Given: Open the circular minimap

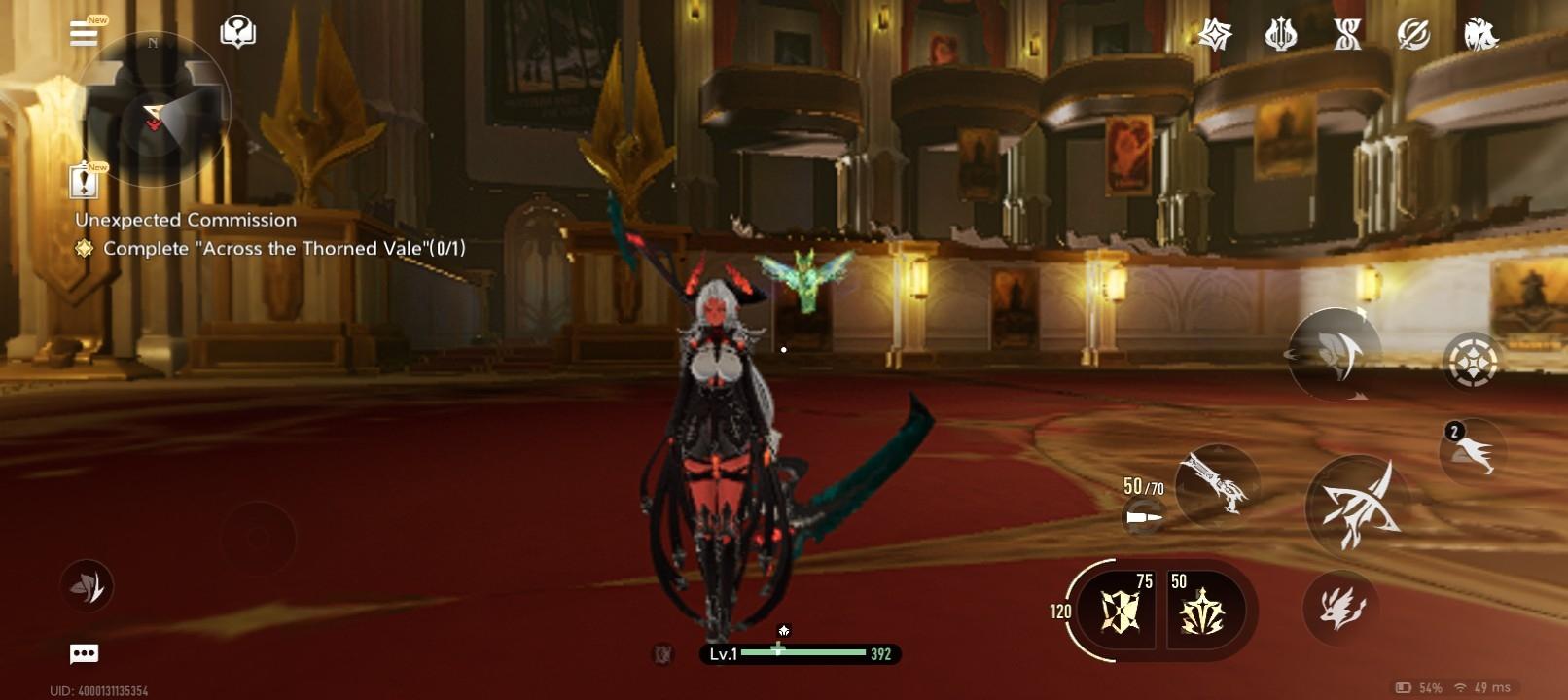Looking at the screenshot, I should click(153, 110).
